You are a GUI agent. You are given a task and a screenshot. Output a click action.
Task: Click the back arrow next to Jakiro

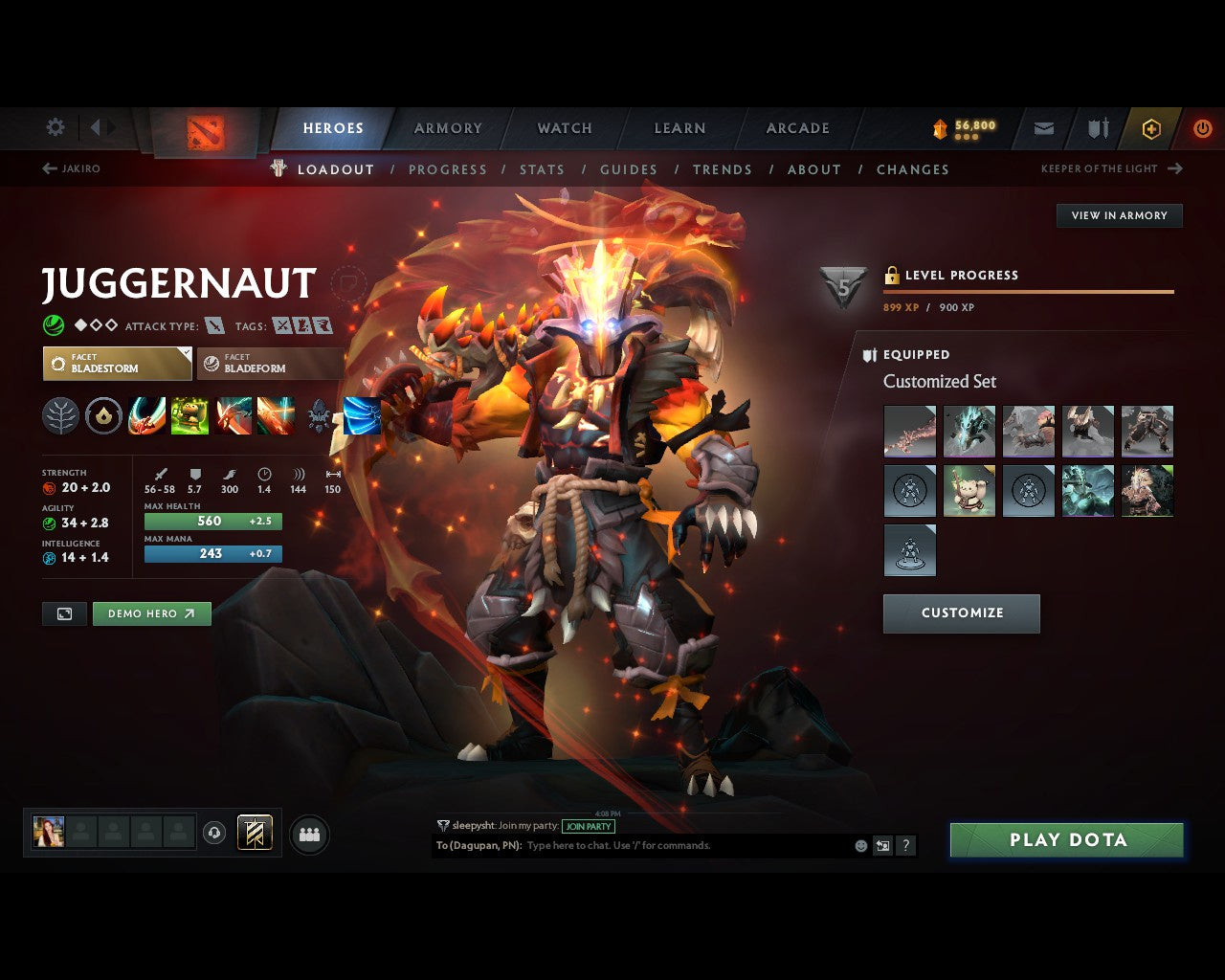[48, 168]
